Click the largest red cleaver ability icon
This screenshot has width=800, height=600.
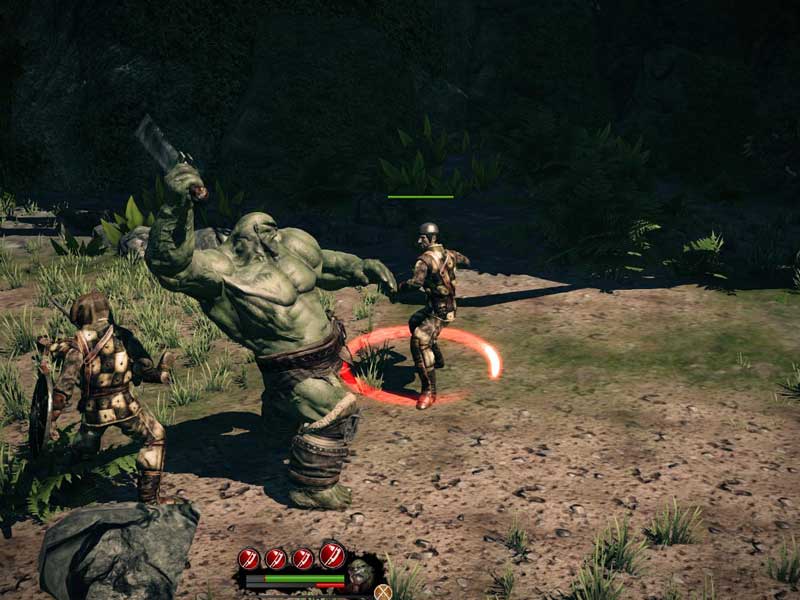333,554
